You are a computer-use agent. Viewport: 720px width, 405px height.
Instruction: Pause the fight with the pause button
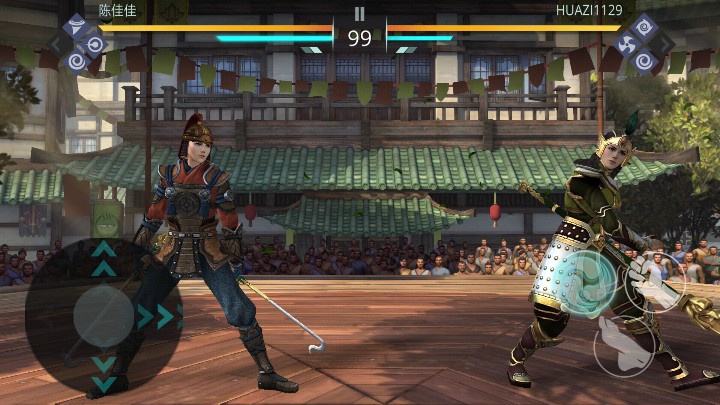point(359,14)
